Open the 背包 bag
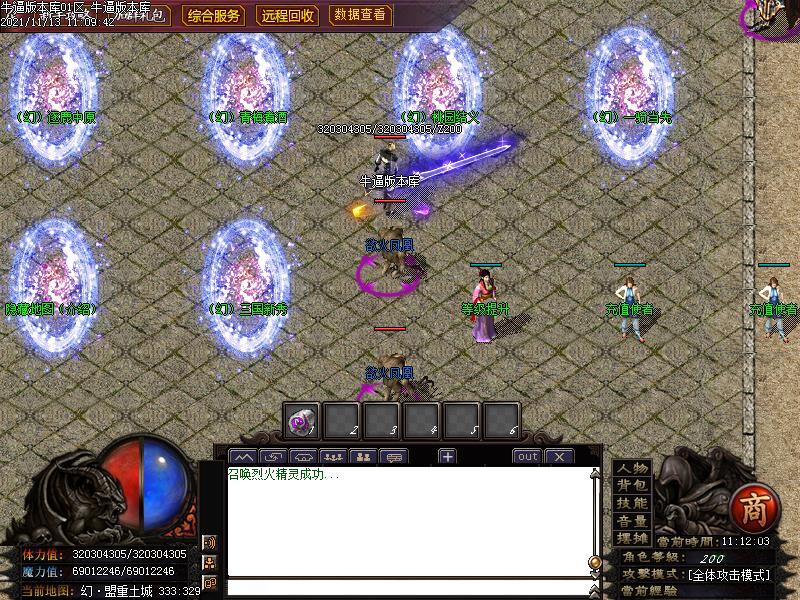This screenshot has width=800, height=600. pyautogui.click(x=632, y=486)
